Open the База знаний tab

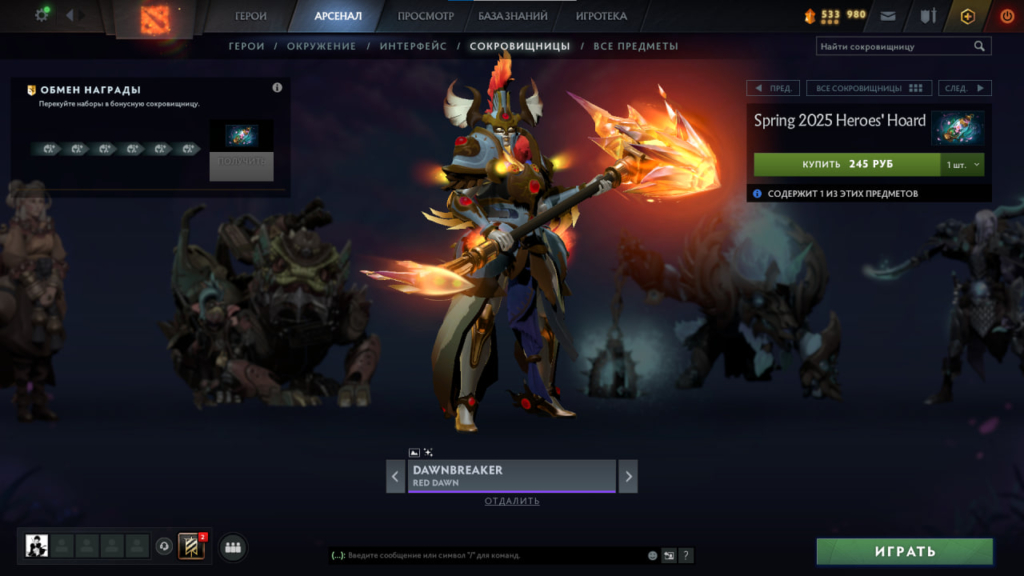(513, 16)
